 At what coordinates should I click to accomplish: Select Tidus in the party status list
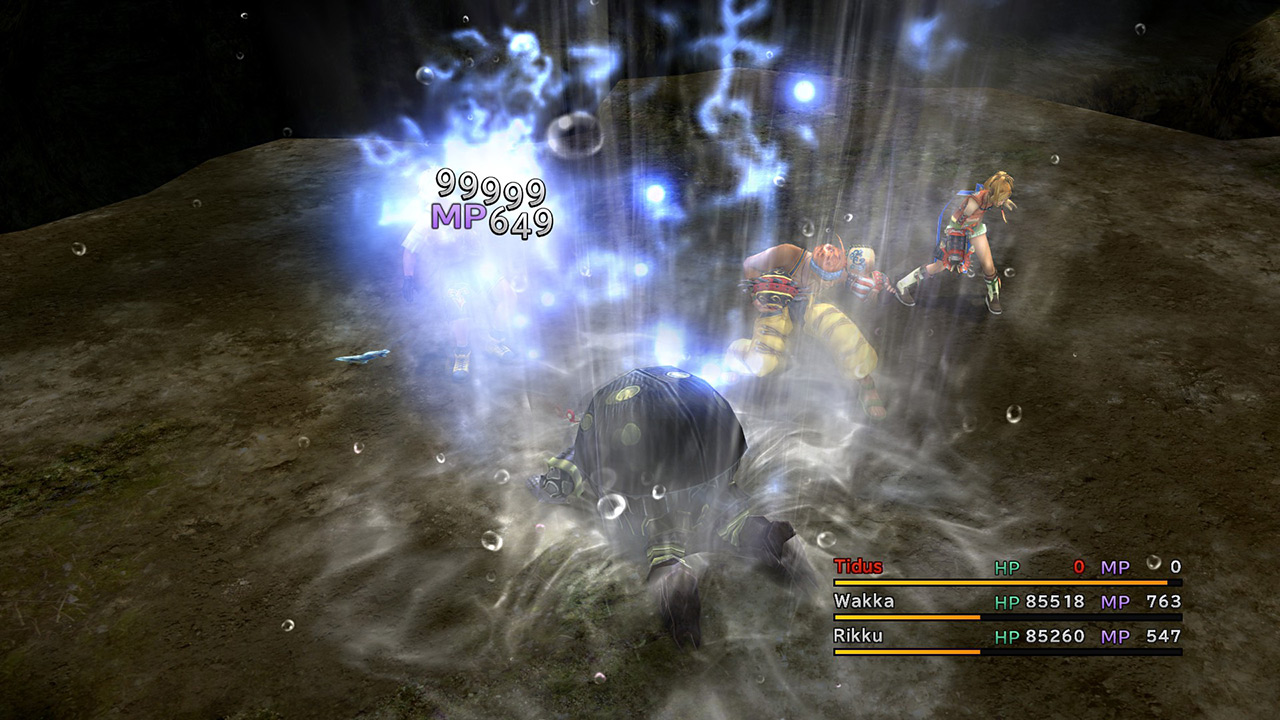[858, 567]
